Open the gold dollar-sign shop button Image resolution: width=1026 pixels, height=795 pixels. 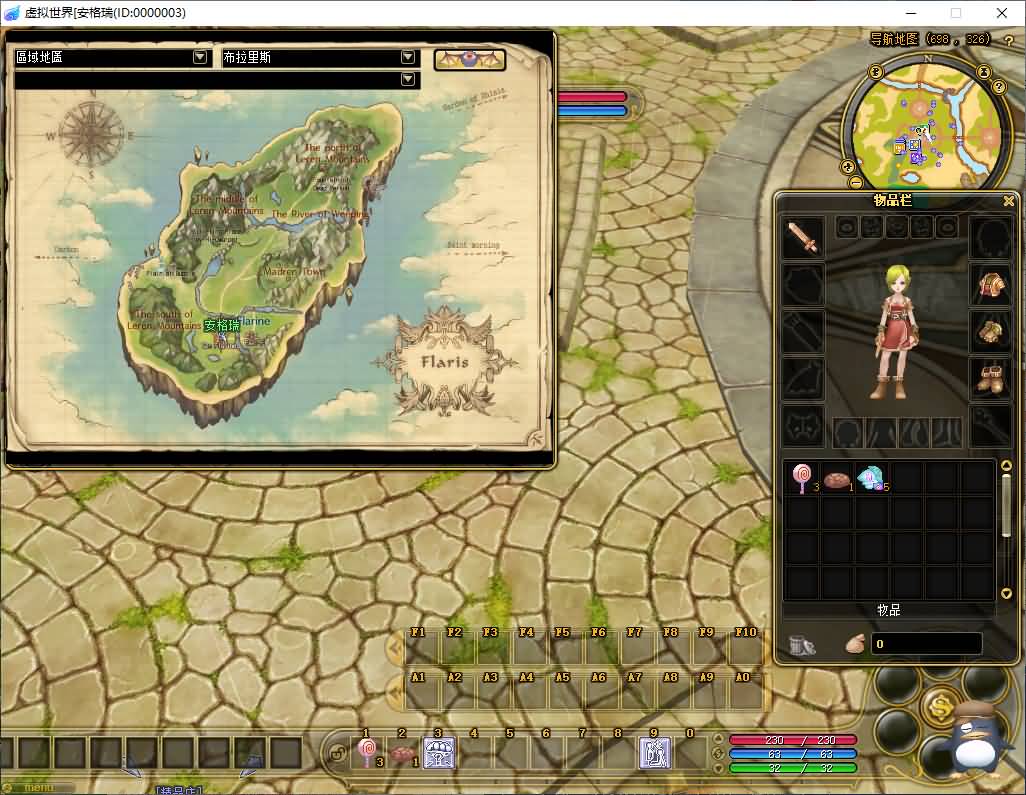coord(940,706)
